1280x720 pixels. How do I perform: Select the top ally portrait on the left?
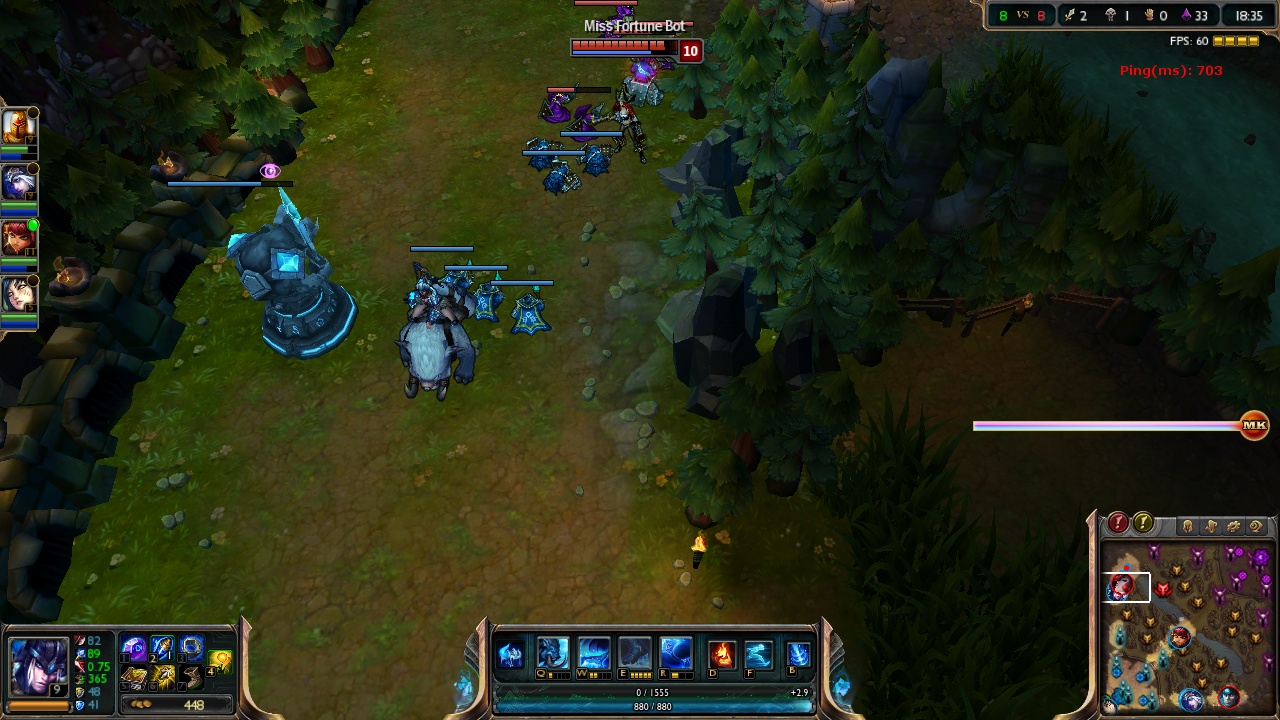click(18, 128)
